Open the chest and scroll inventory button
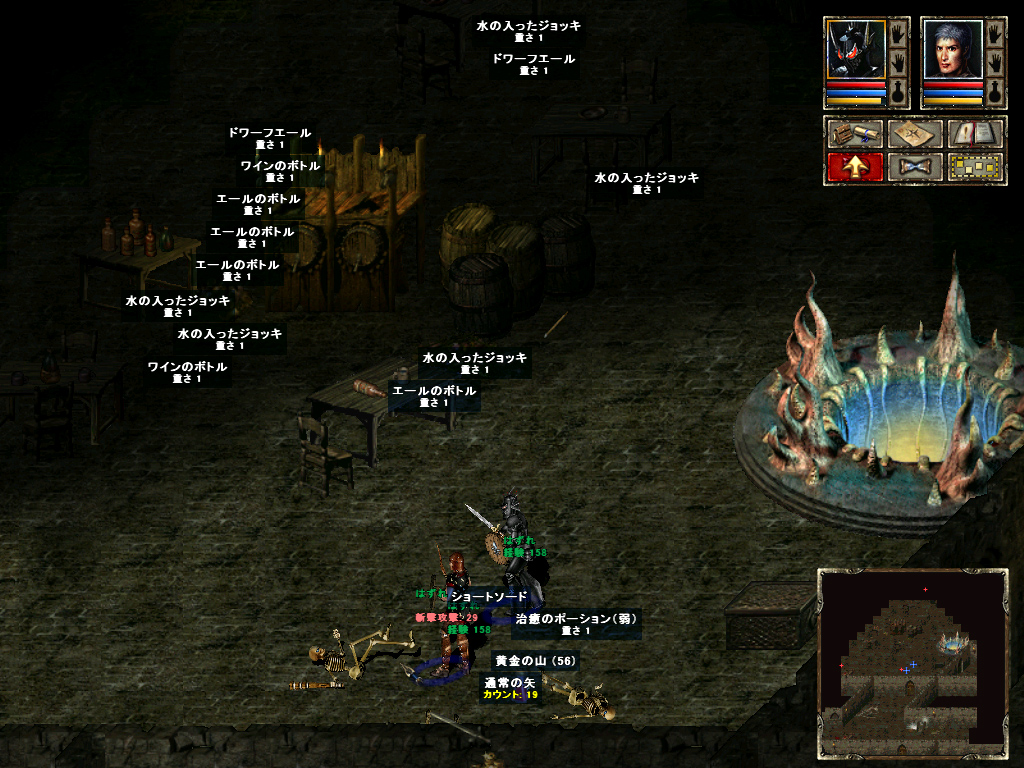This screenshot has height=768, width=1024. point(855,134)
